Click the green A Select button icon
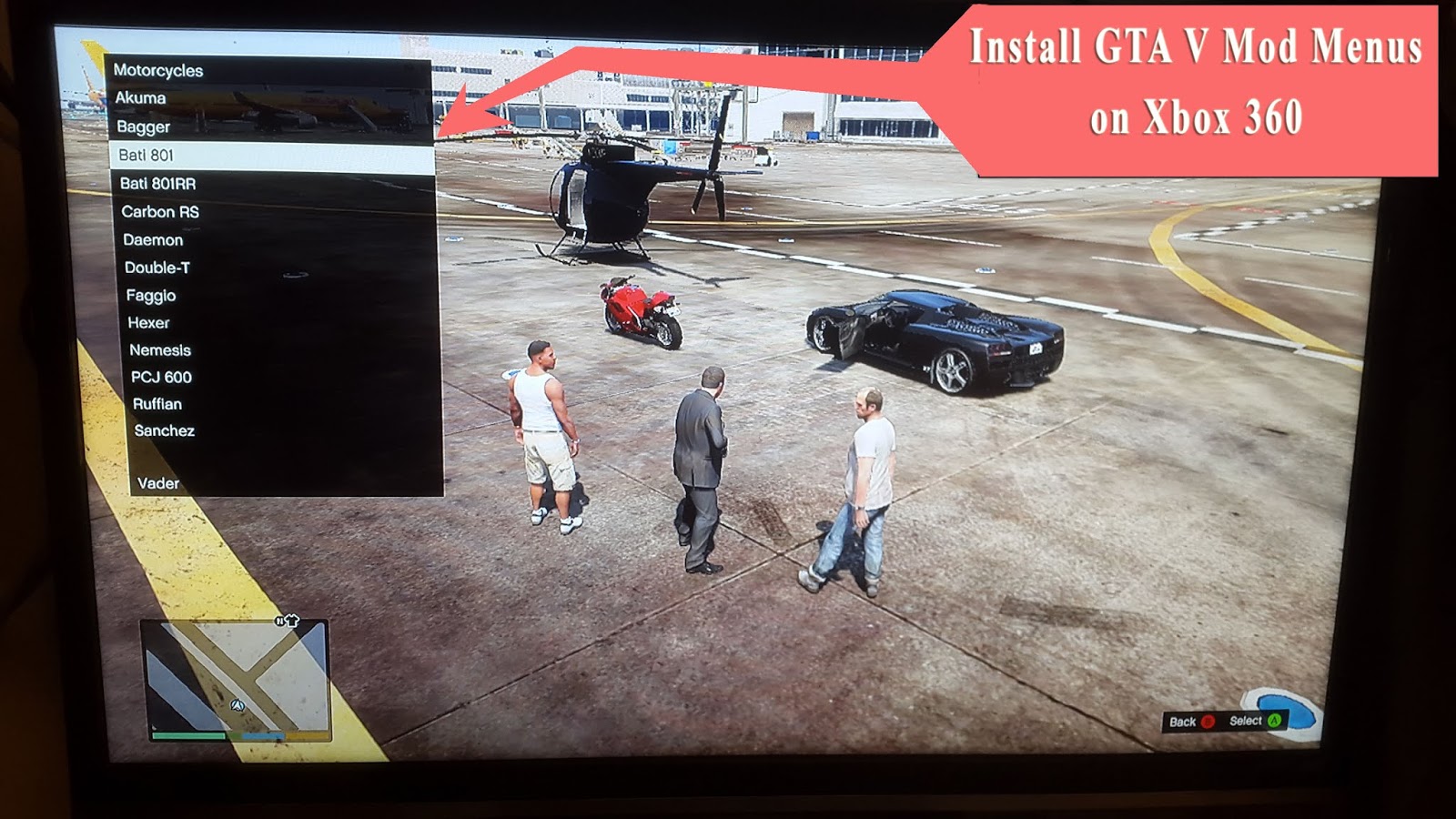 [1274, 721]
